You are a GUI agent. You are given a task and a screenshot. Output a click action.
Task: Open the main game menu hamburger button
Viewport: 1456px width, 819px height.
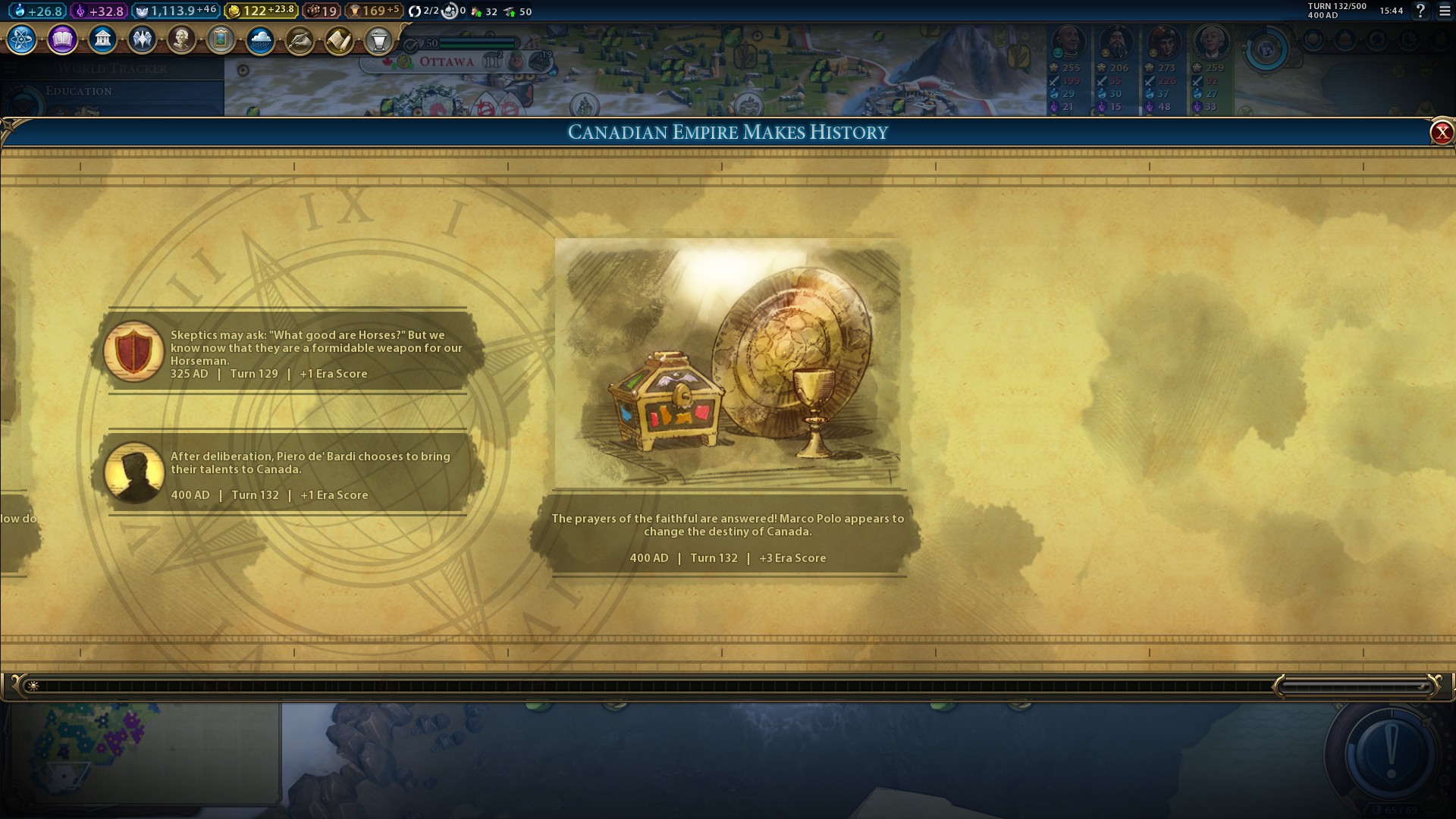(x=1445, y=11)
